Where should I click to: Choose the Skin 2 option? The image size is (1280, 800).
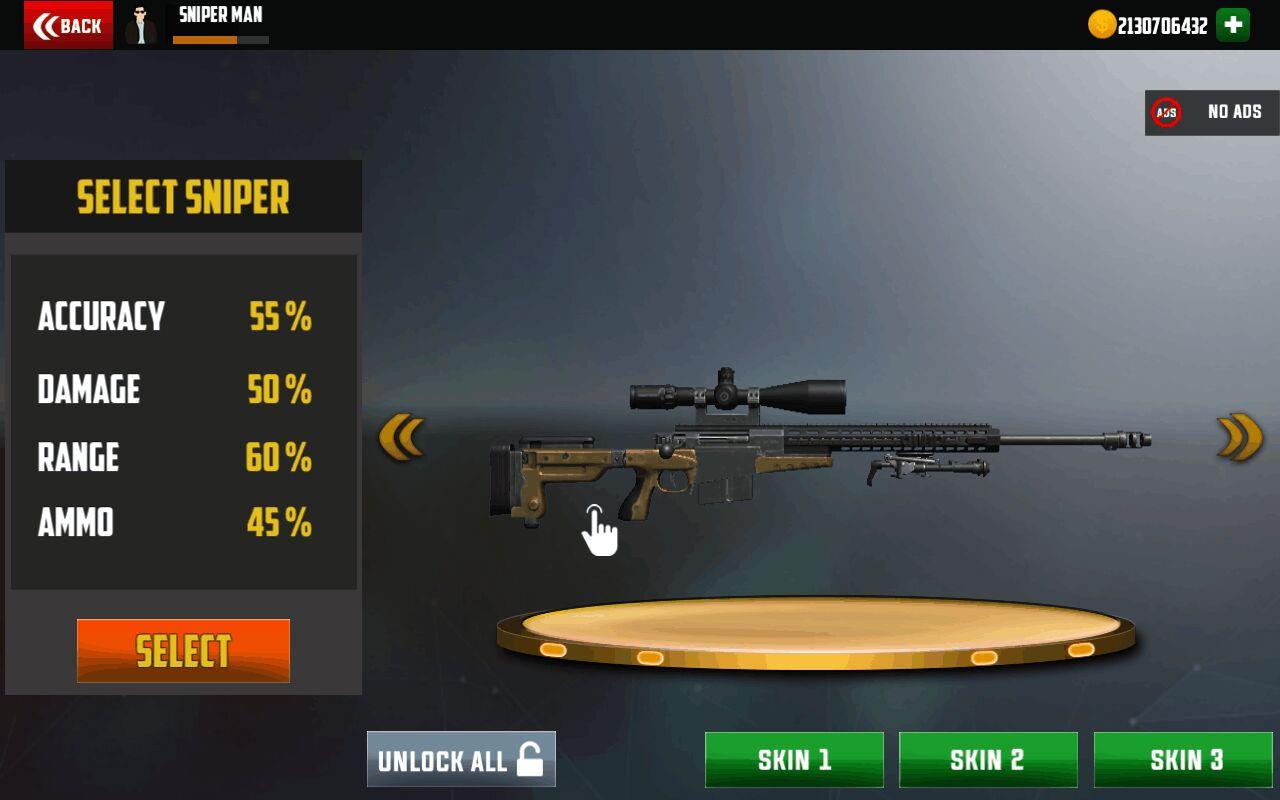(x=988, y=760)
